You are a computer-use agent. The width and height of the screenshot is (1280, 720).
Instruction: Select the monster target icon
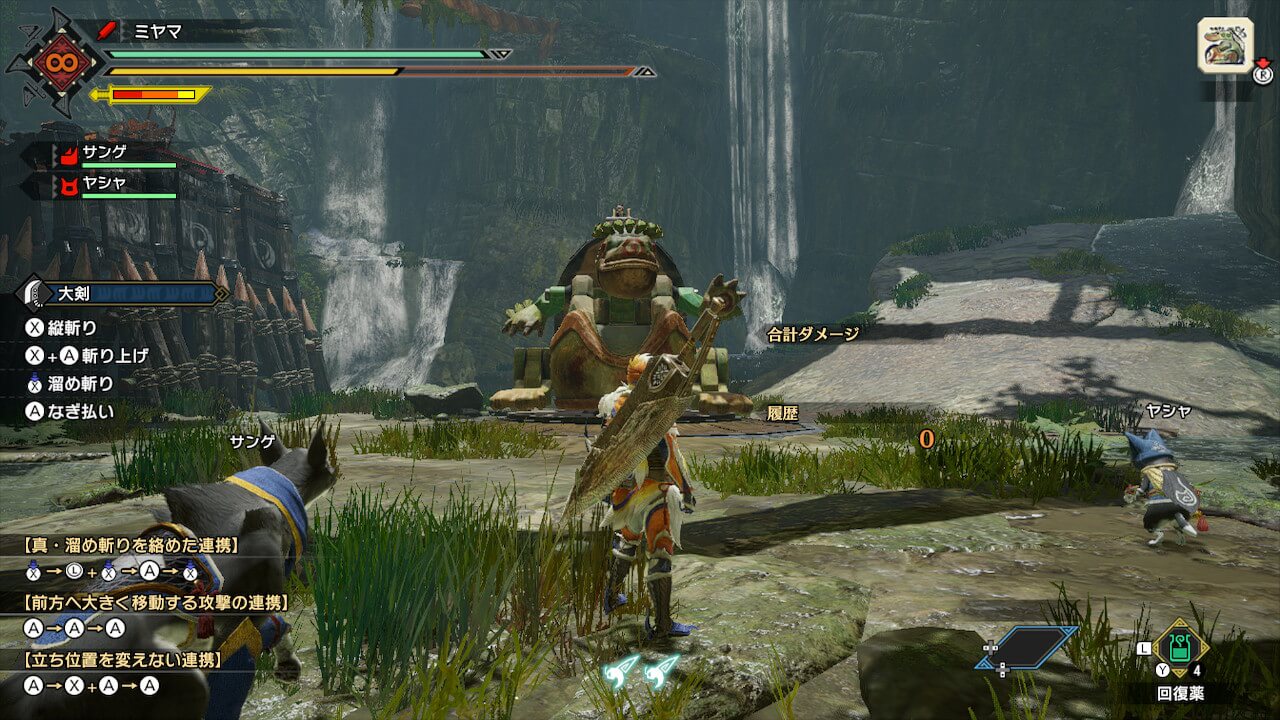1225,45
